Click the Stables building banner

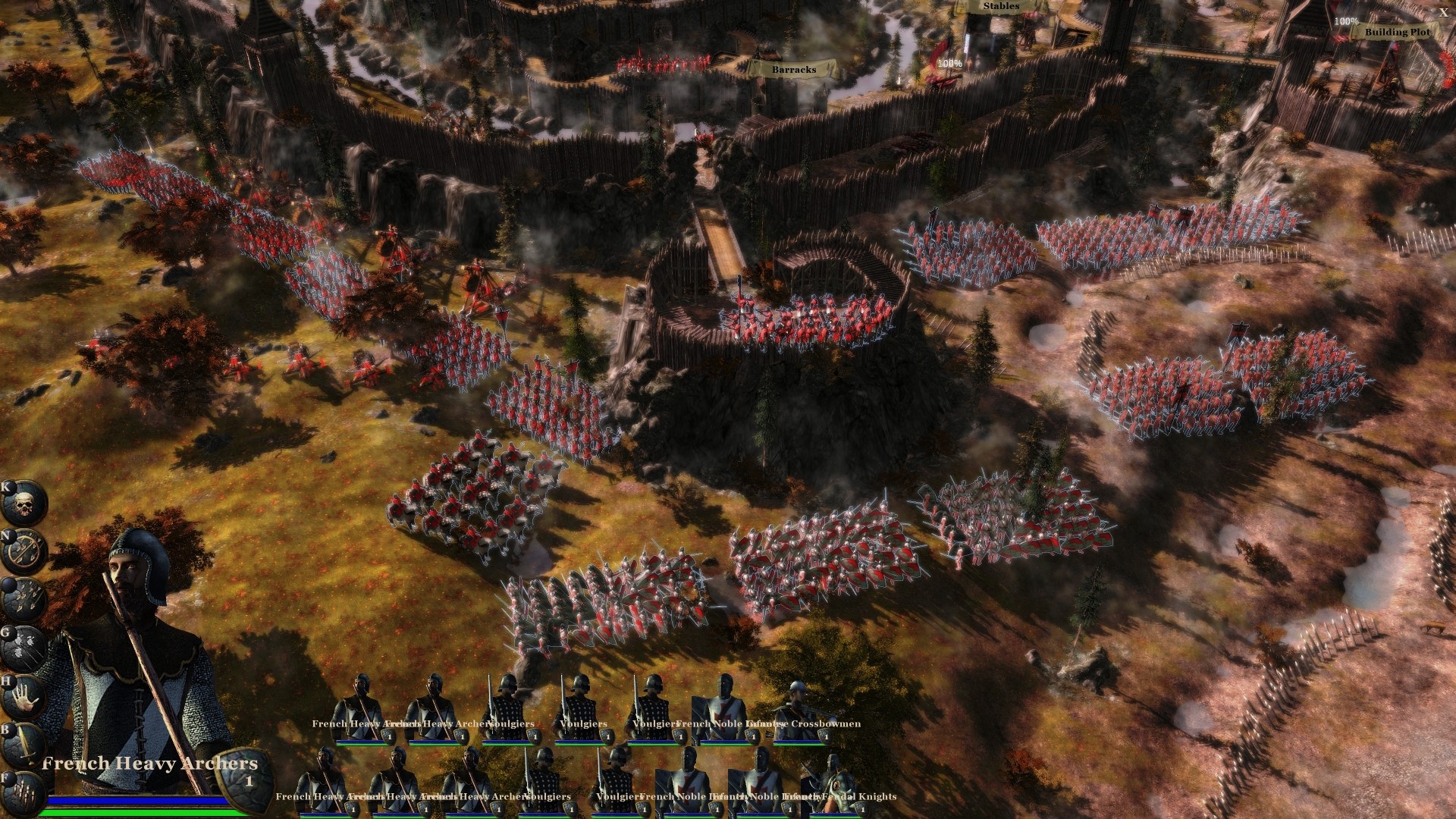[1001, 6]
